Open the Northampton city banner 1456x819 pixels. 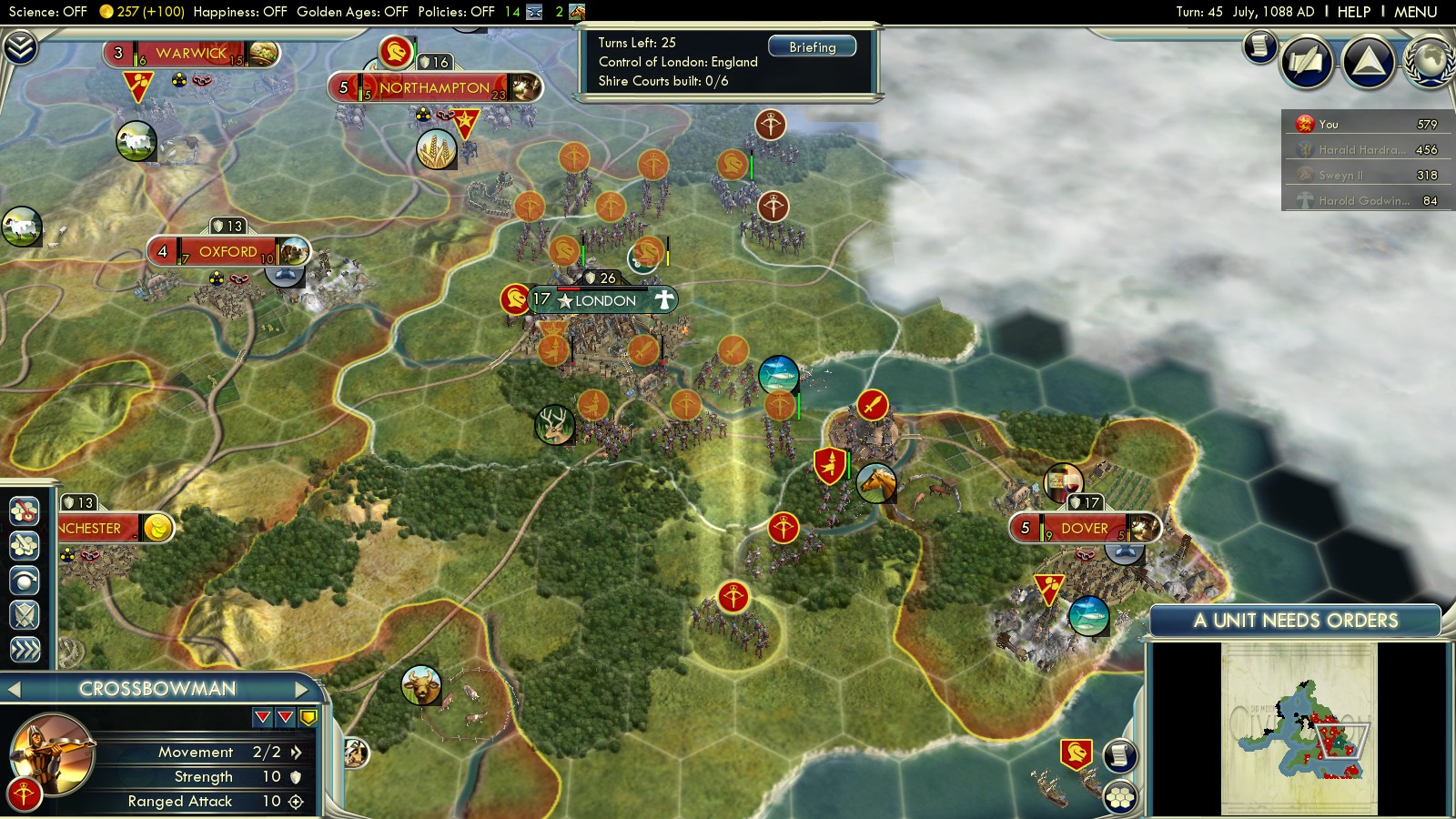click(x=434, y=88)
